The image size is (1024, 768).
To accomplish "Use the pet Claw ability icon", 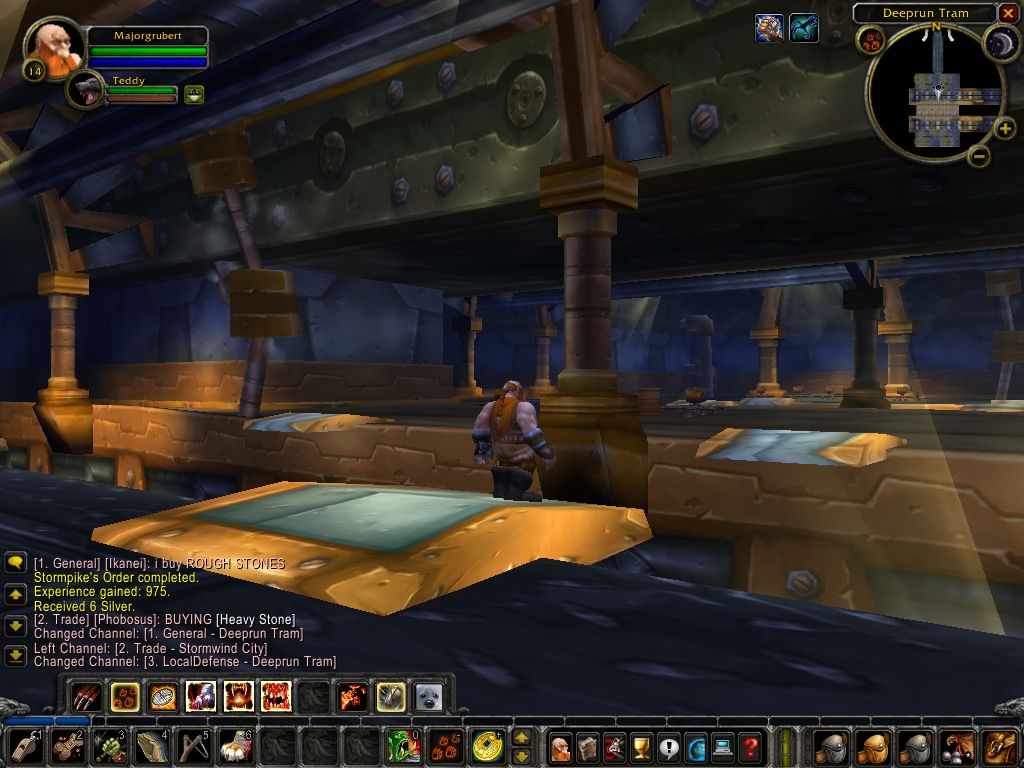I will point(86,696).
